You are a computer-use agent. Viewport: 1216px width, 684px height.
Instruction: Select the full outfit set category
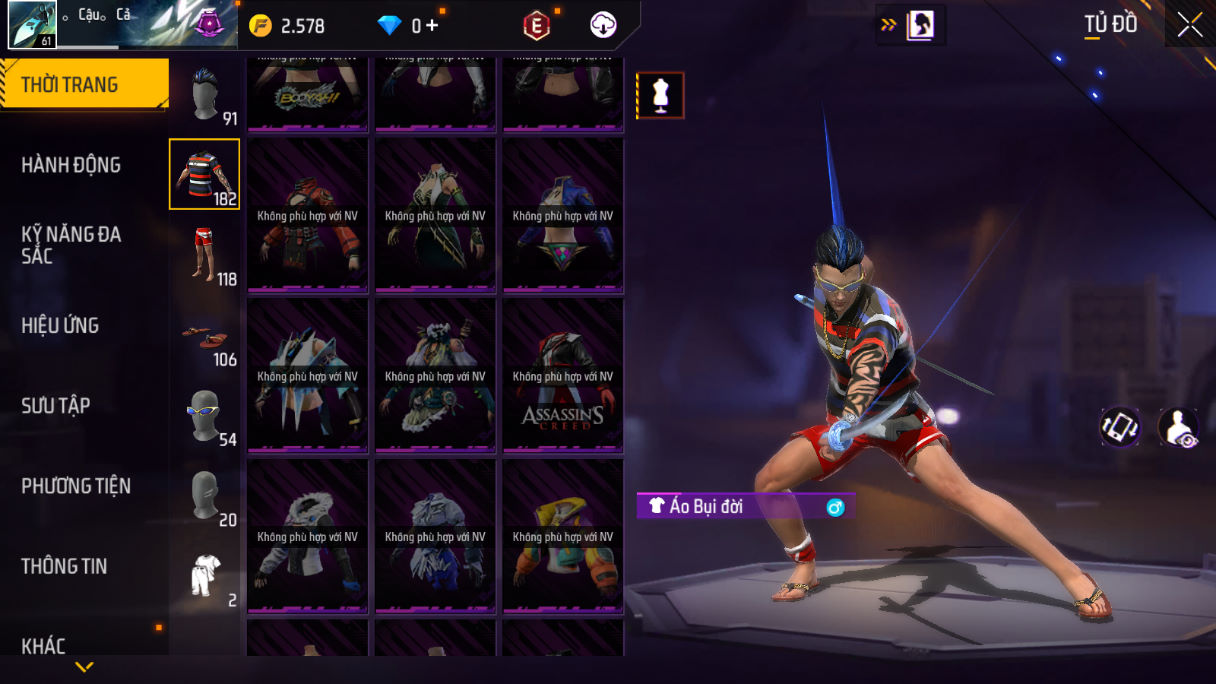(x=204, y=577)
